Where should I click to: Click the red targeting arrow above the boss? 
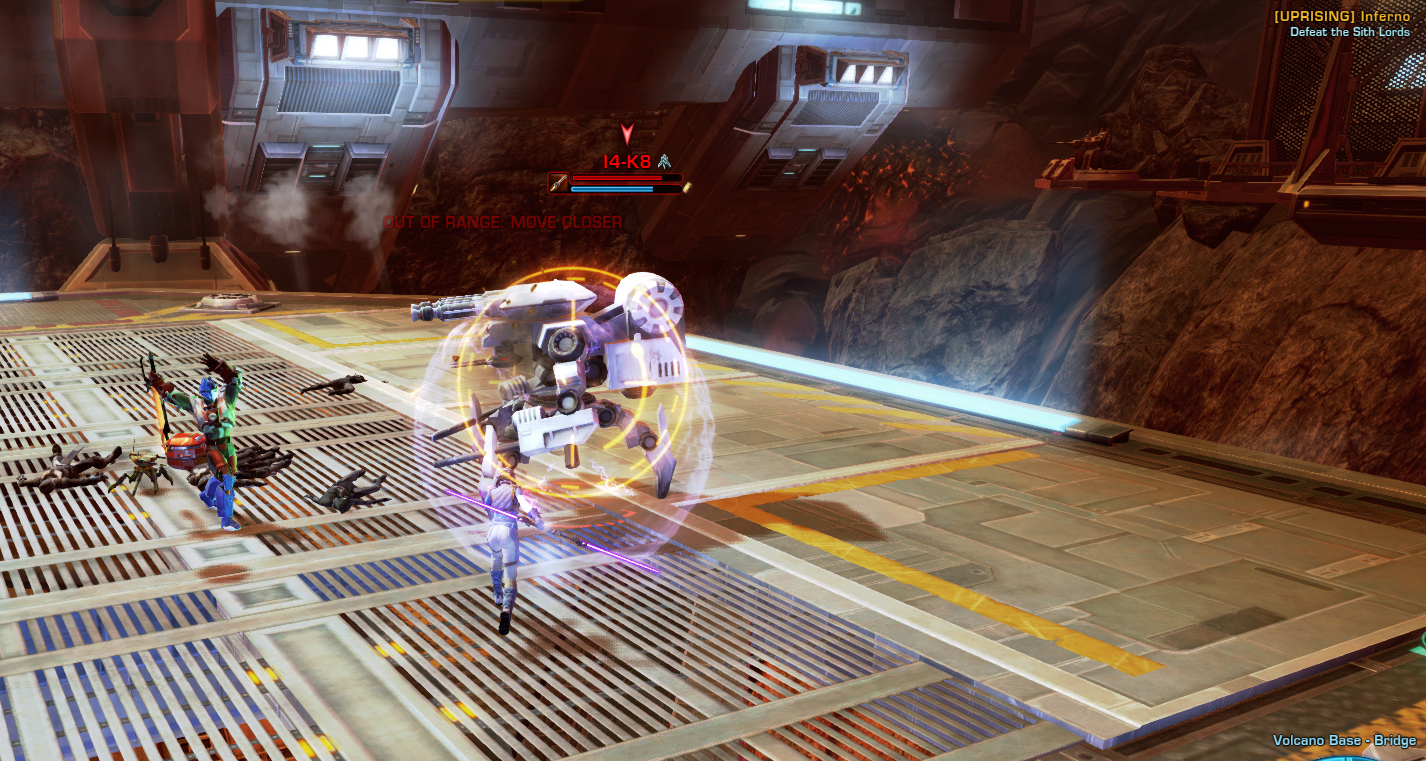tap(627, 133)
